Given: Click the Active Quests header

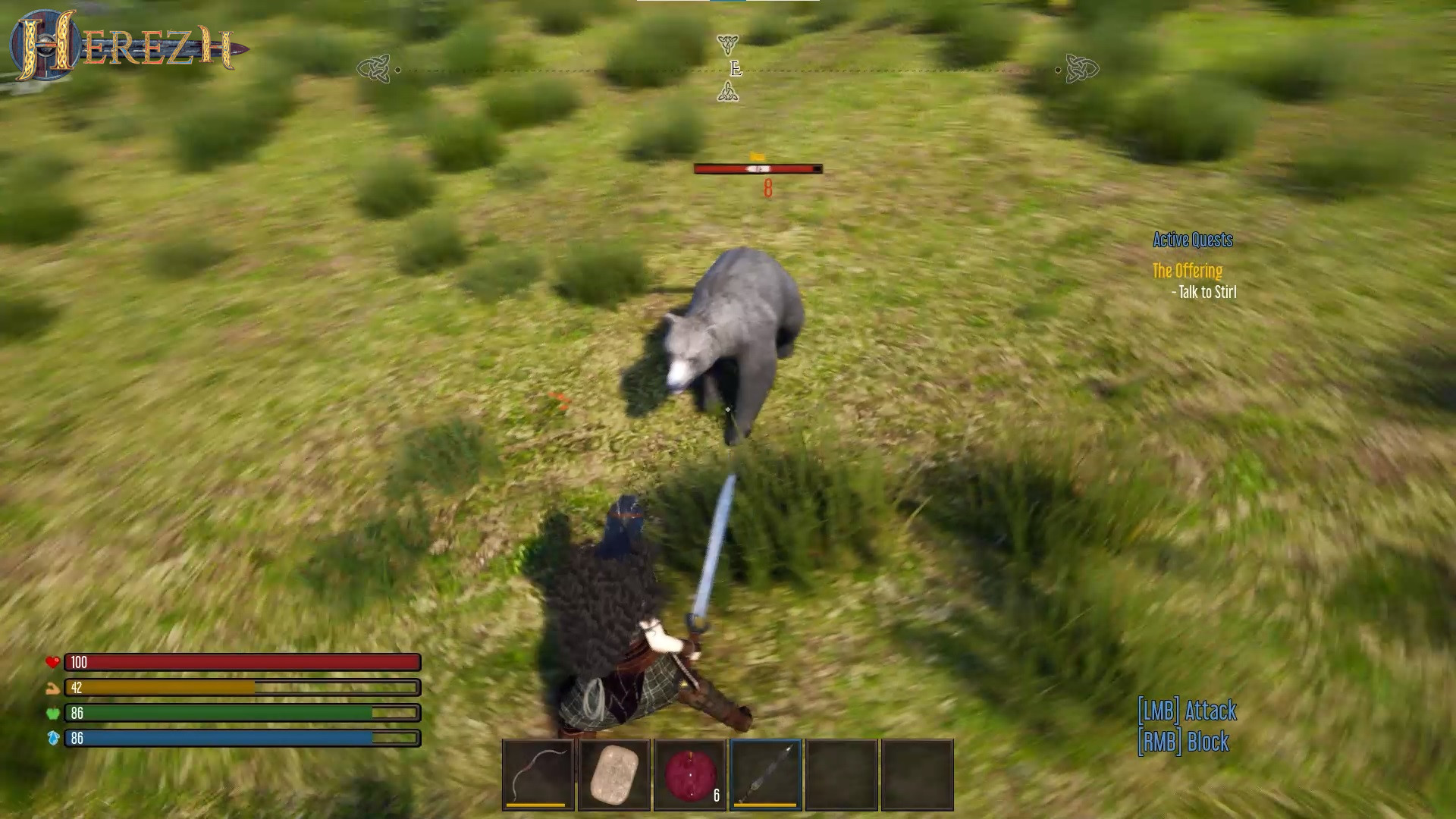Looking at the screenshot, I should coord(1191,240).
